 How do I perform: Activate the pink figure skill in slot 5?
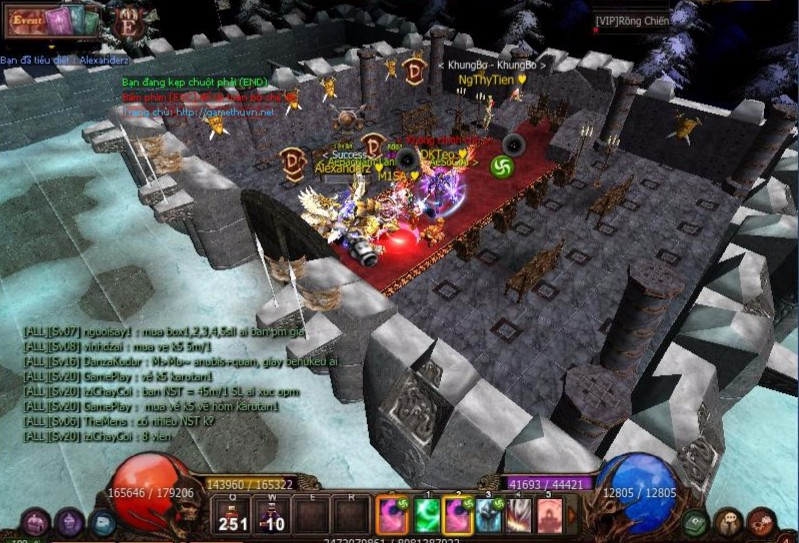(x=549, y=515)
